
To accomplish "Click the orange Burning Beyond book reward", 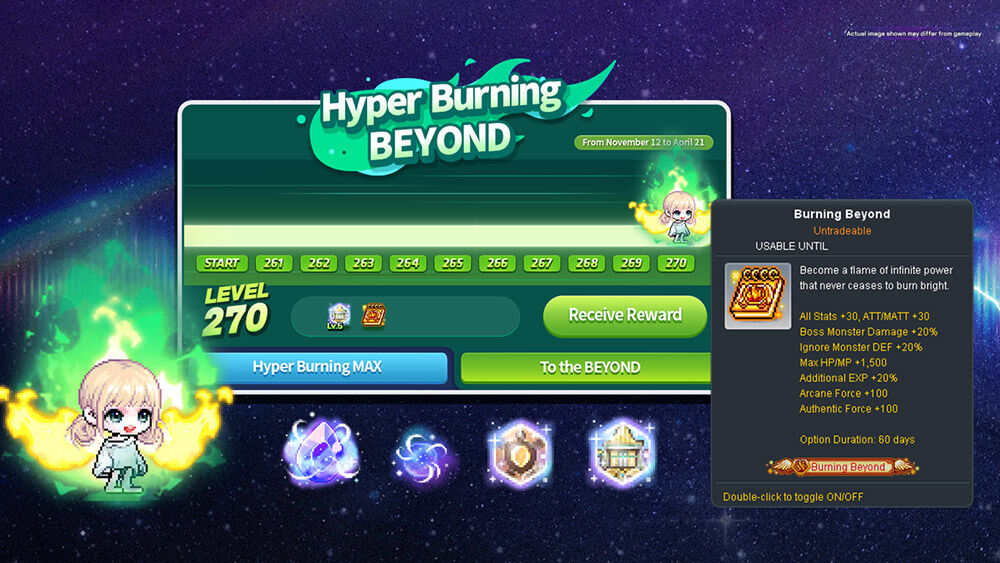I will pyautogui.click(x=373, y=316).
